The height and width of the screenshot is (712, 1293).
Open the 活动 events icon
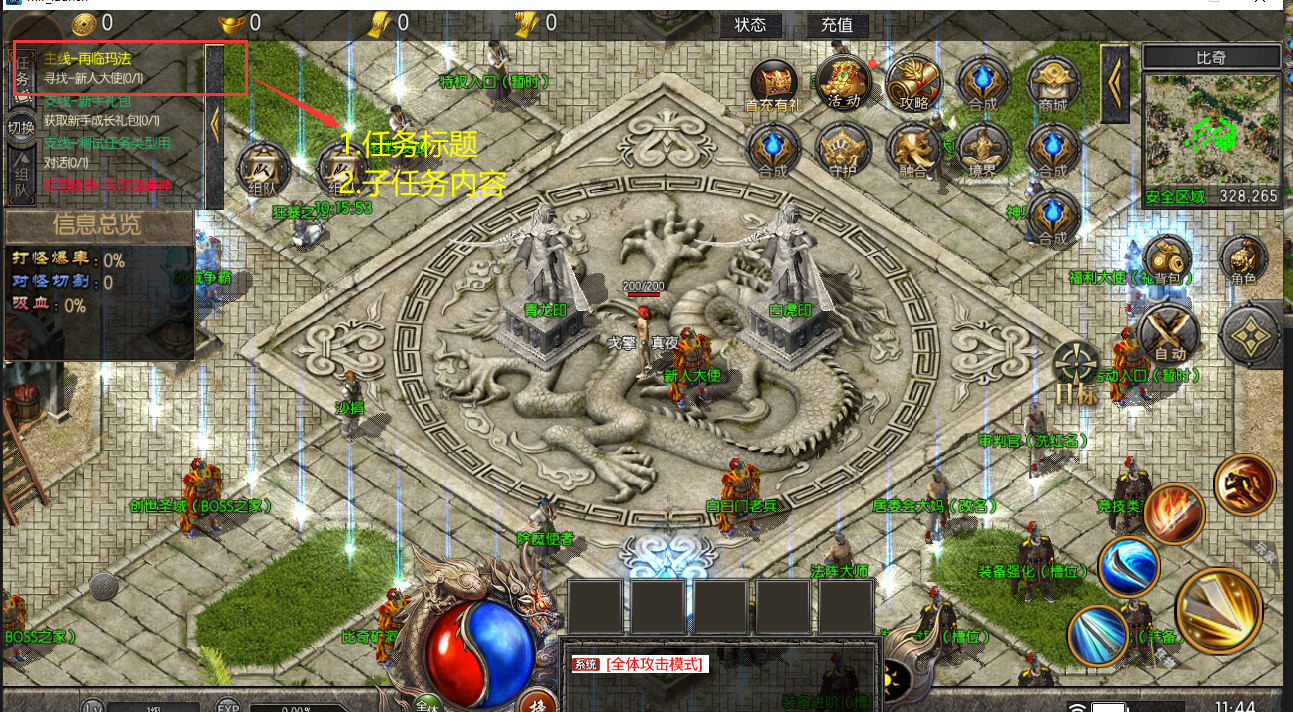point(844,80)
